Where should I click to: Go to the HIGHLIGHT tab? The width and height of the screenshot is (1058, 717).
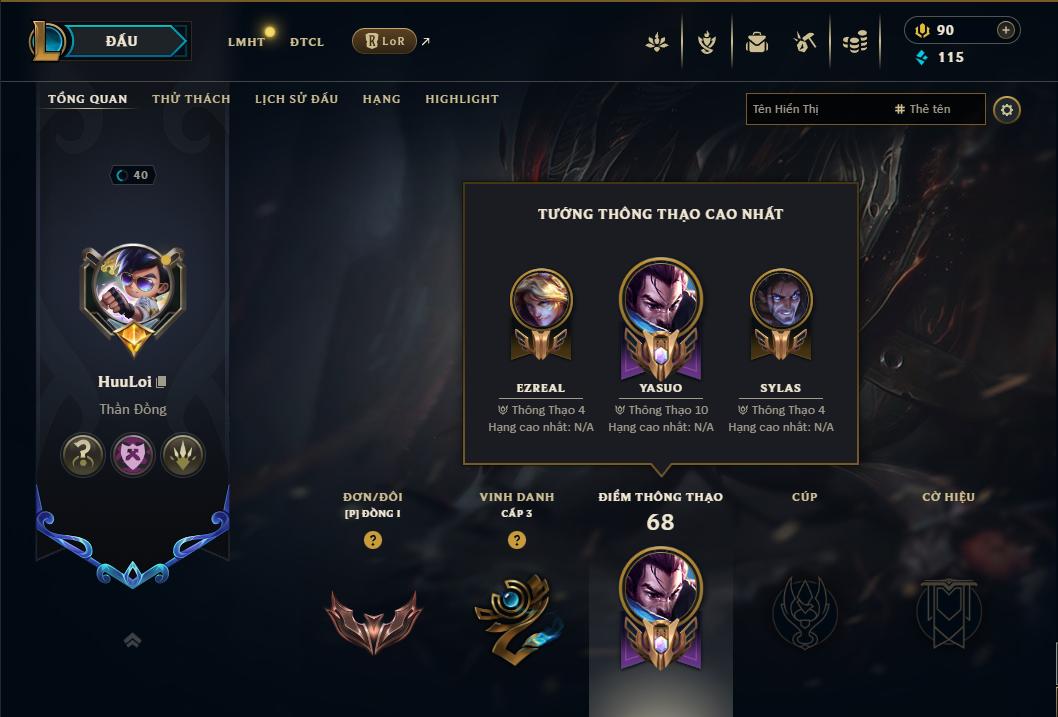pos(461,99)
